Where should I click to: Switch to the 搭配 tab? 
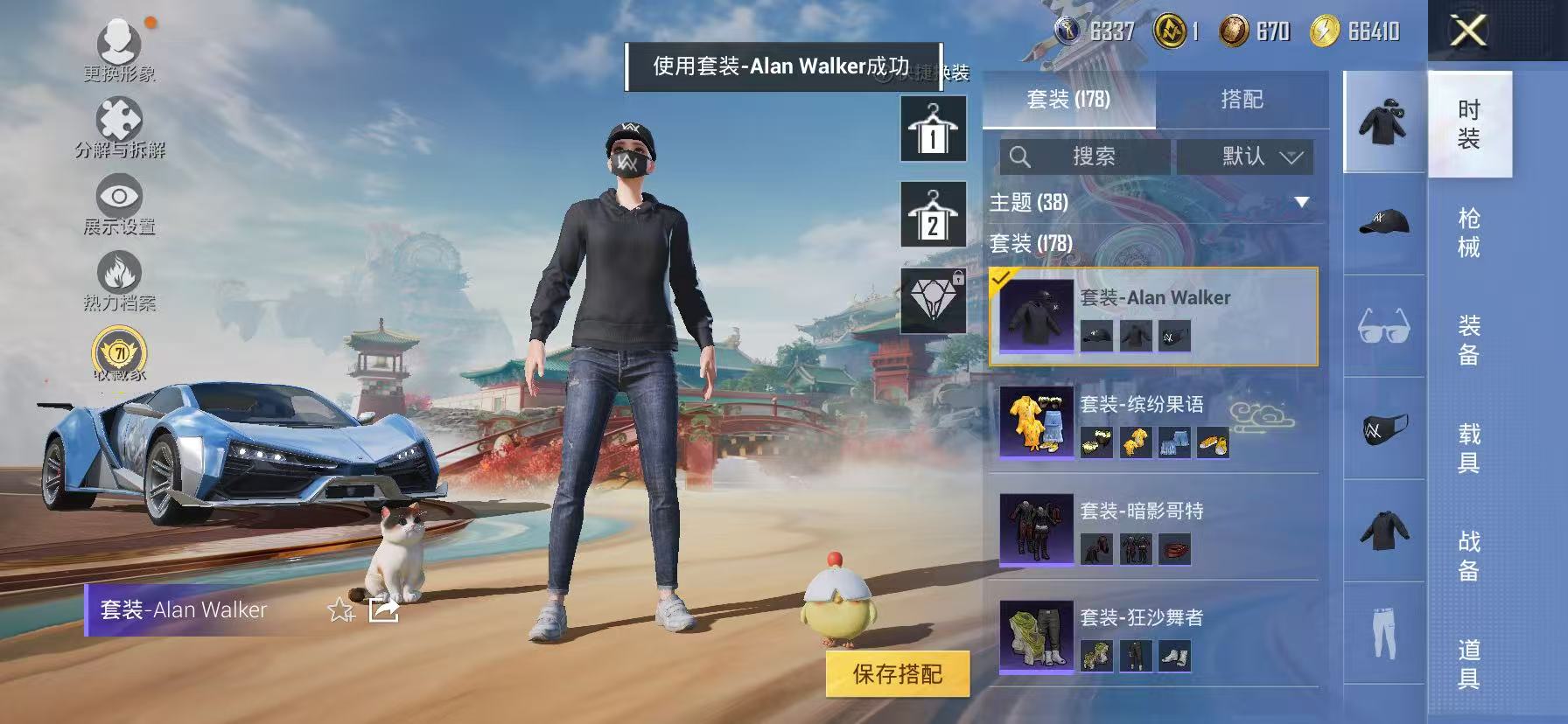(x=1243, y=99)
